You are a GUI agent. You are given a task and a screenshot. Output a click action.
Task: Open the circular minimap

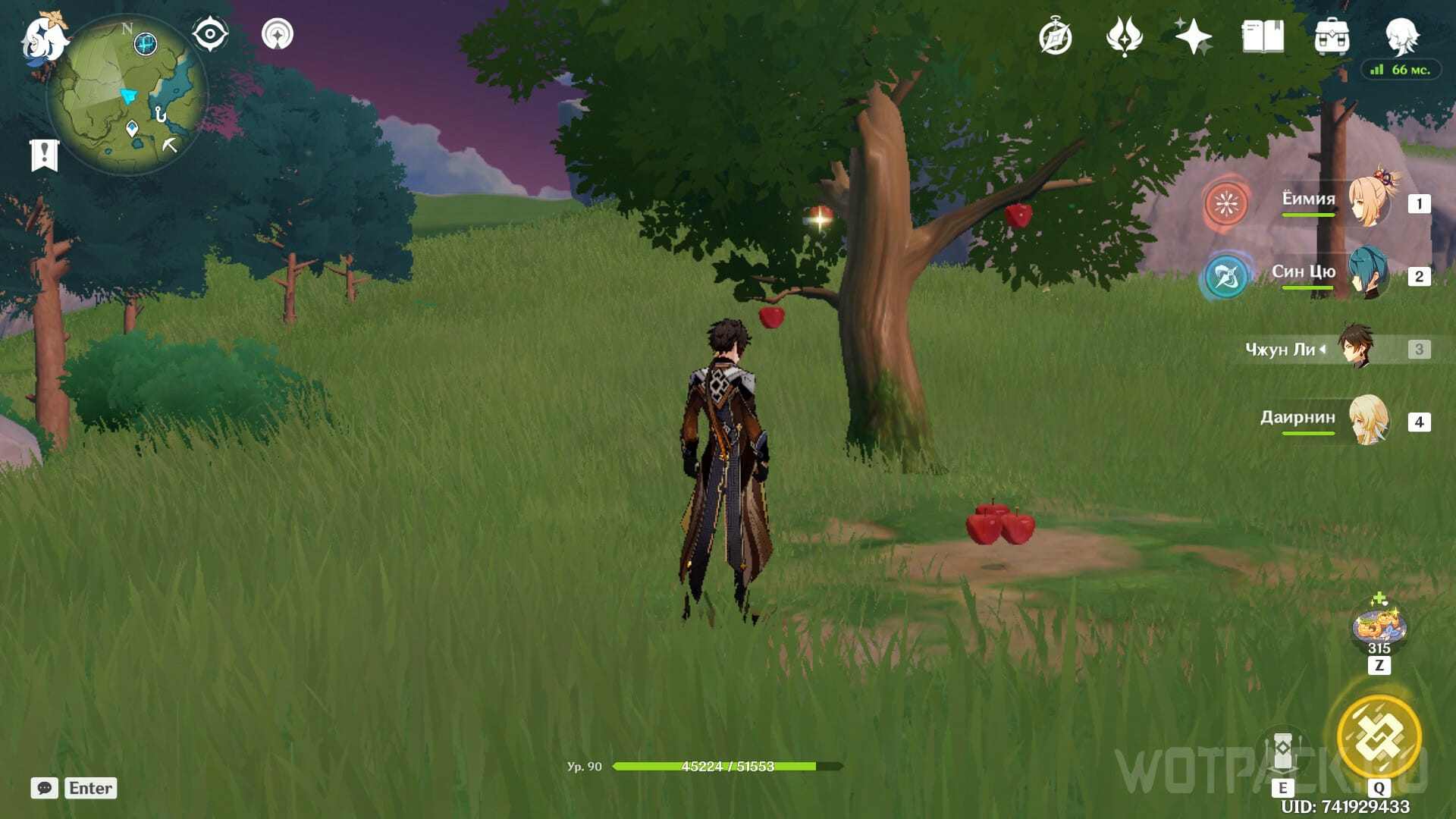(x=127, y=95)
